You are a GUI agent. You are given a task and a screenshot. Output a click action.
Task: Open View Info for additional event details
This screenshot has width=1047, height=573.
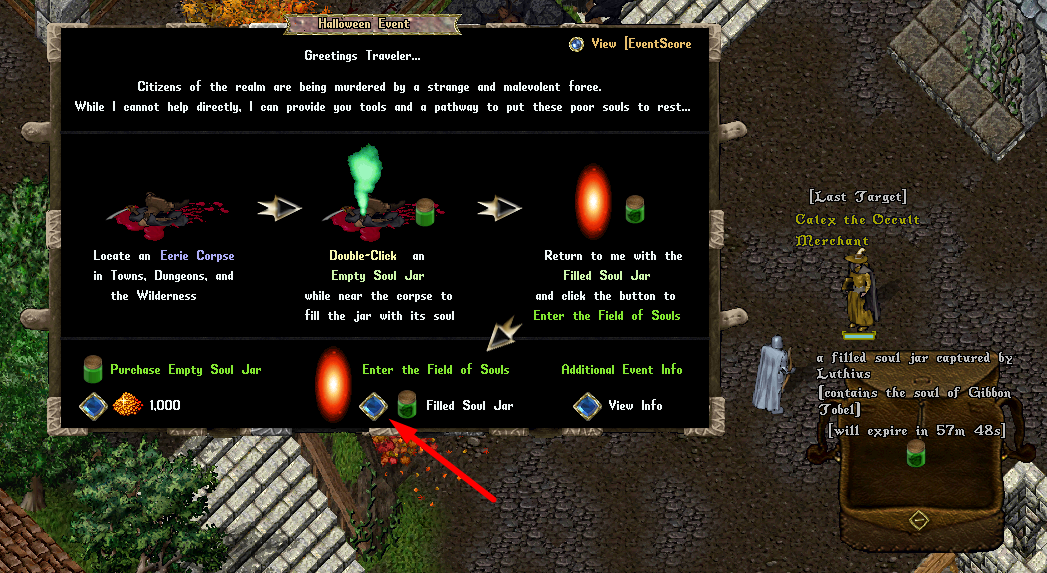coord(587,405)
